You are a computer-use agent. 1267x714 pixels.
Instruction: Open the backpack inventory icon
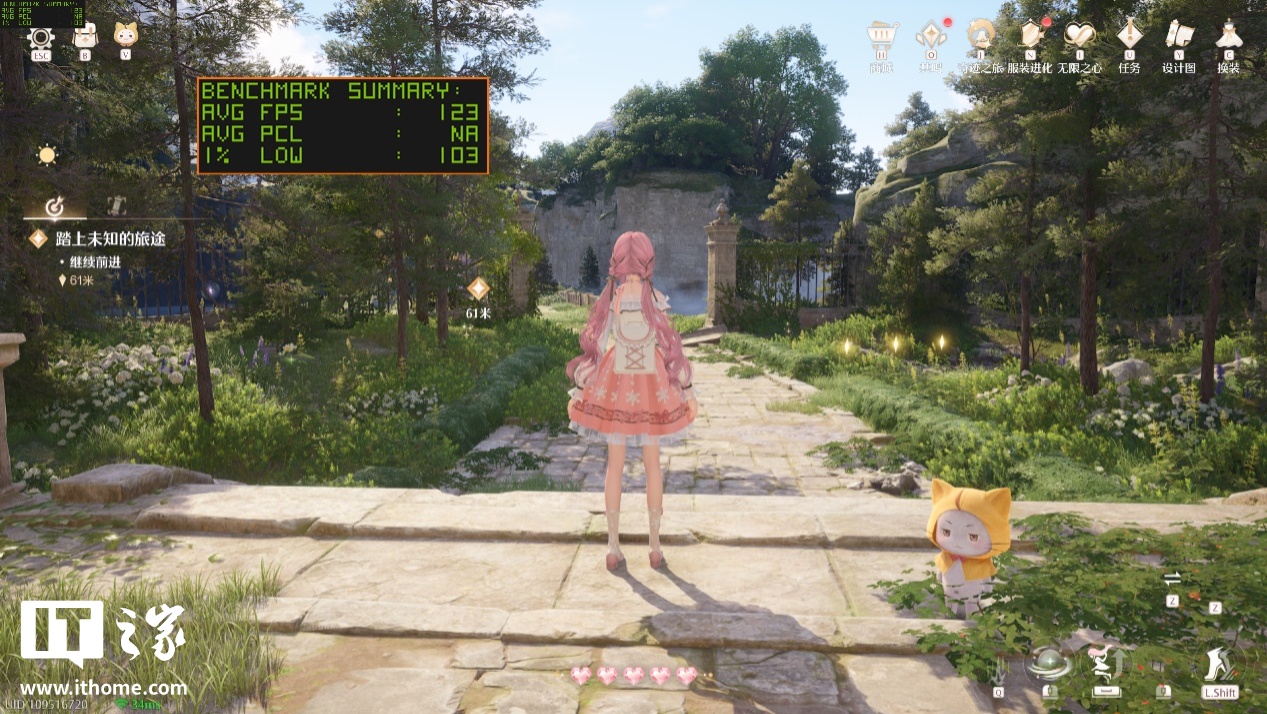pos(85,37)
